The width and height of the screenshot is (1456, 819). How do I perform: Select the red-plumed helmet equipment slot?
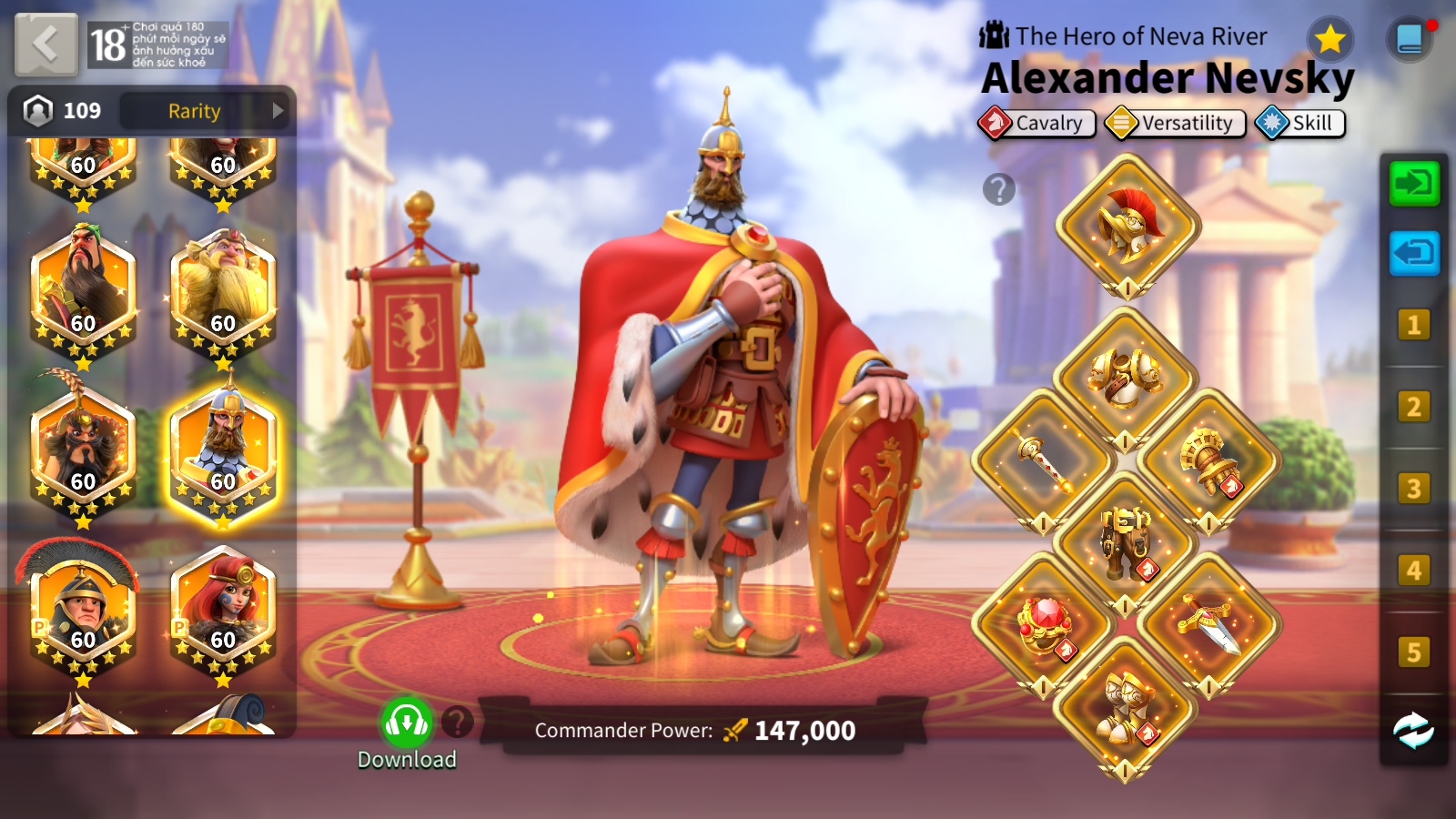point(1127,224)
